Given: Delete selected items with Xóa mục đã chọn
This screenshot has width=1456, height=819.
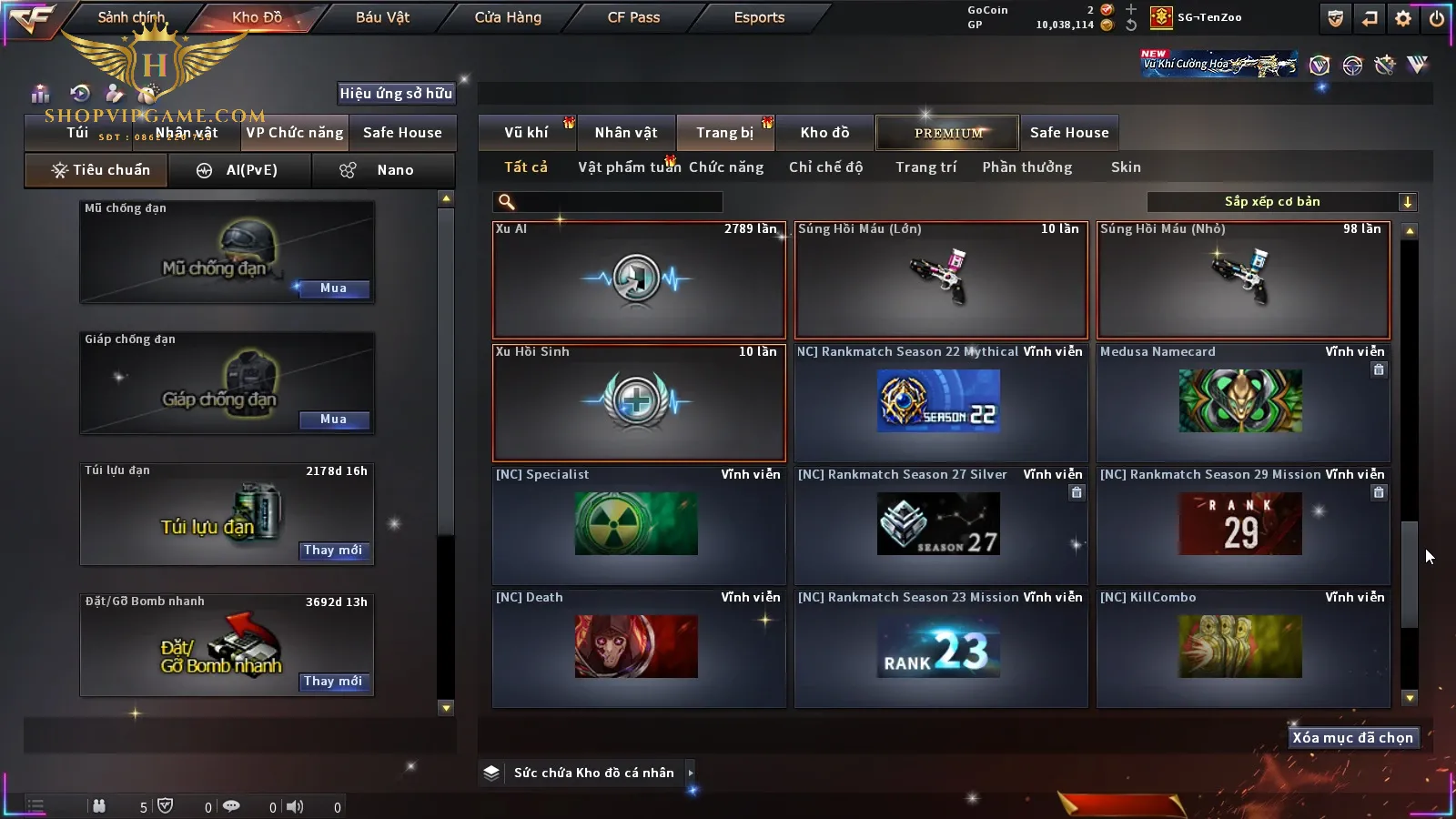Looking at the screenshot, I should (x=1352, y=738).
